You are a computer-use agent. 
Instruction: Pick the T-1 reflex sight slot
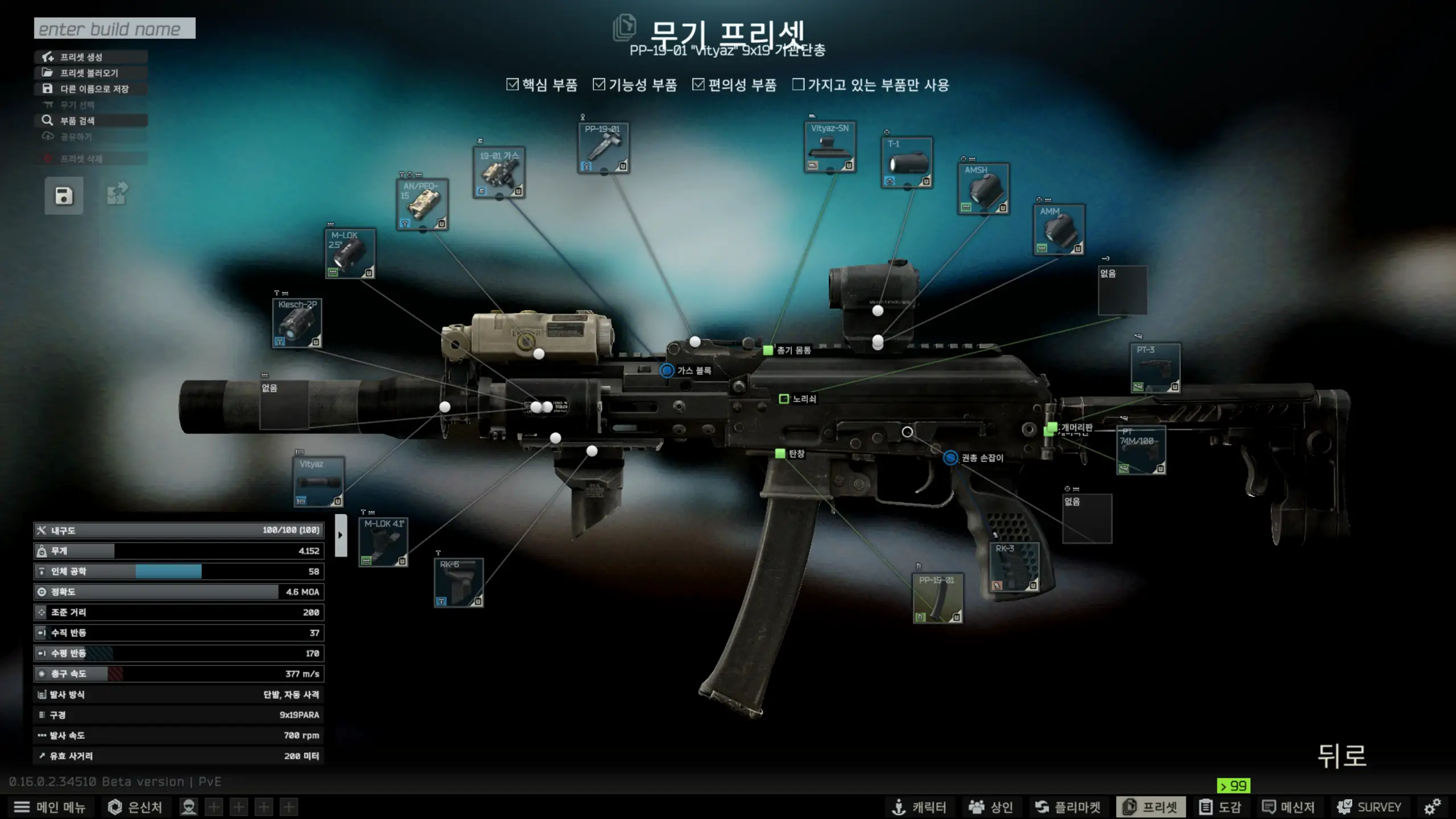point(907,163)
